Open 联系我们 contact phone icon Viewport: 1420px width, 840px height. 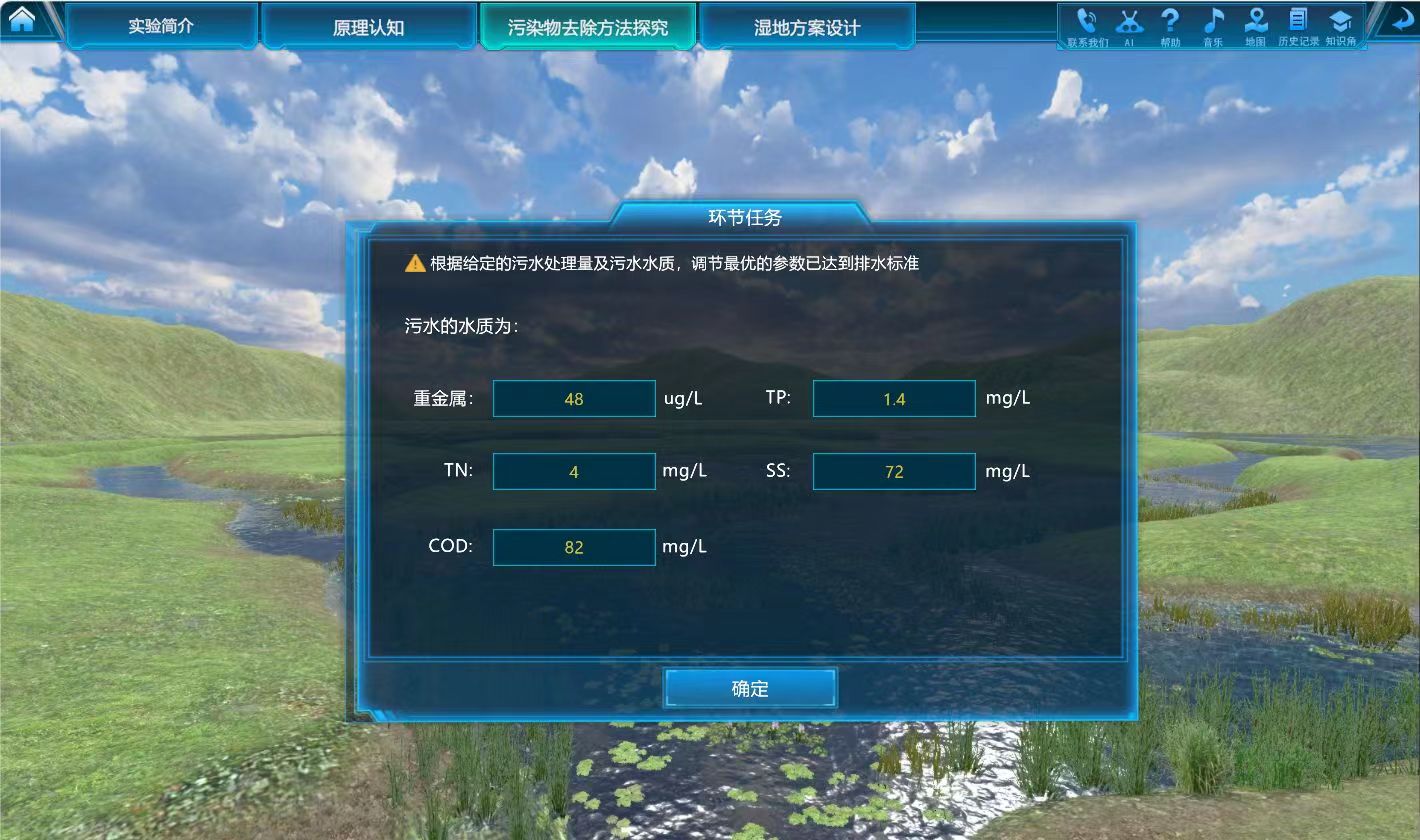pyautogui.click(x=1087, y=25)
